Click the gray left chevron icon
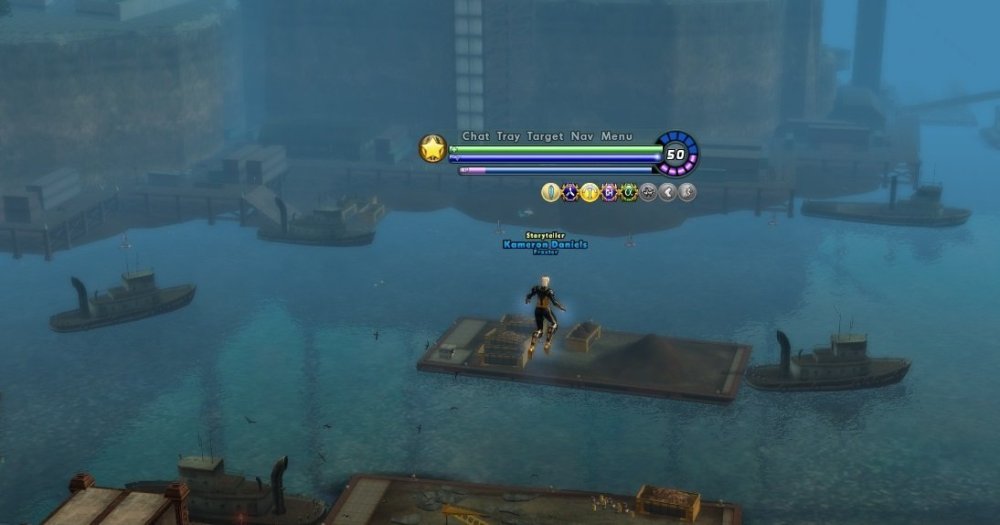This screenshot has width=1000, height=525. pyautogui.click(x=668, y=192)
